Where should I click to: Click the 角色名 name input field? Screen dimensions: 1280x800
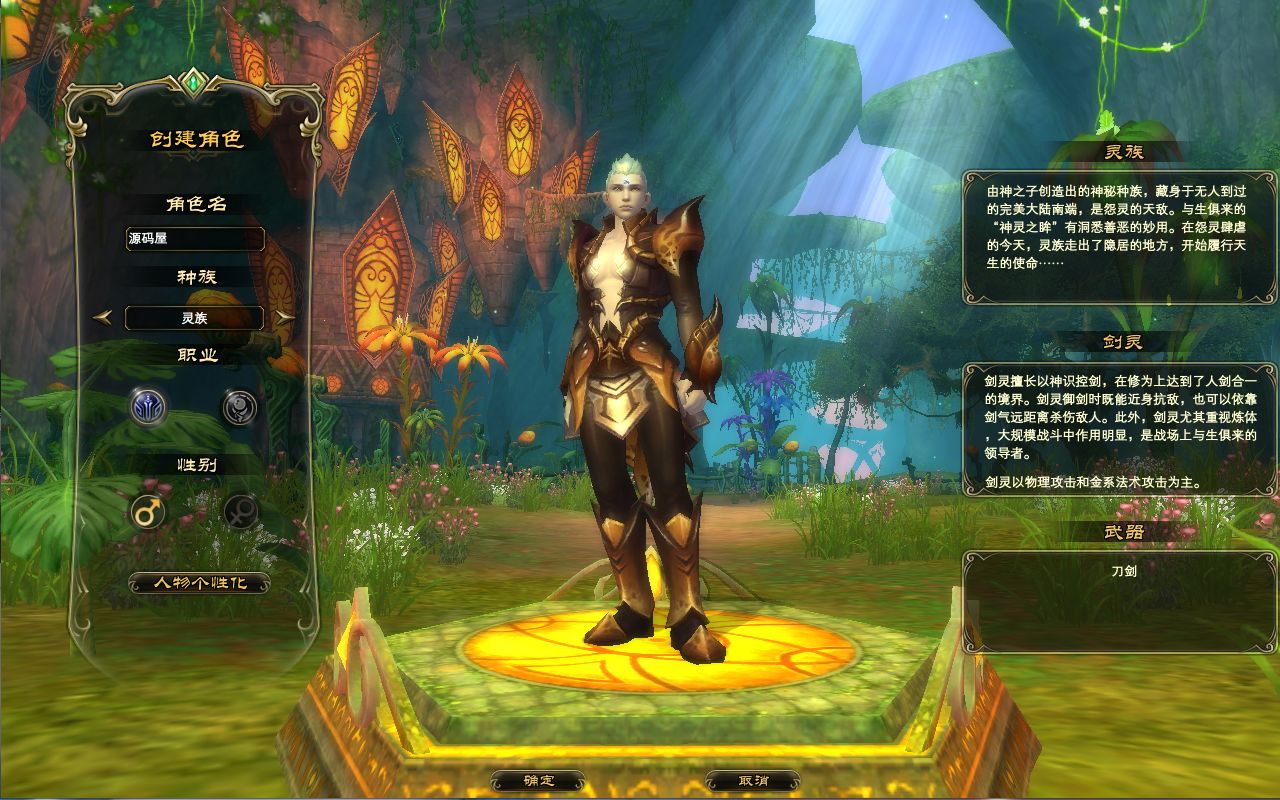coord(195,239)
